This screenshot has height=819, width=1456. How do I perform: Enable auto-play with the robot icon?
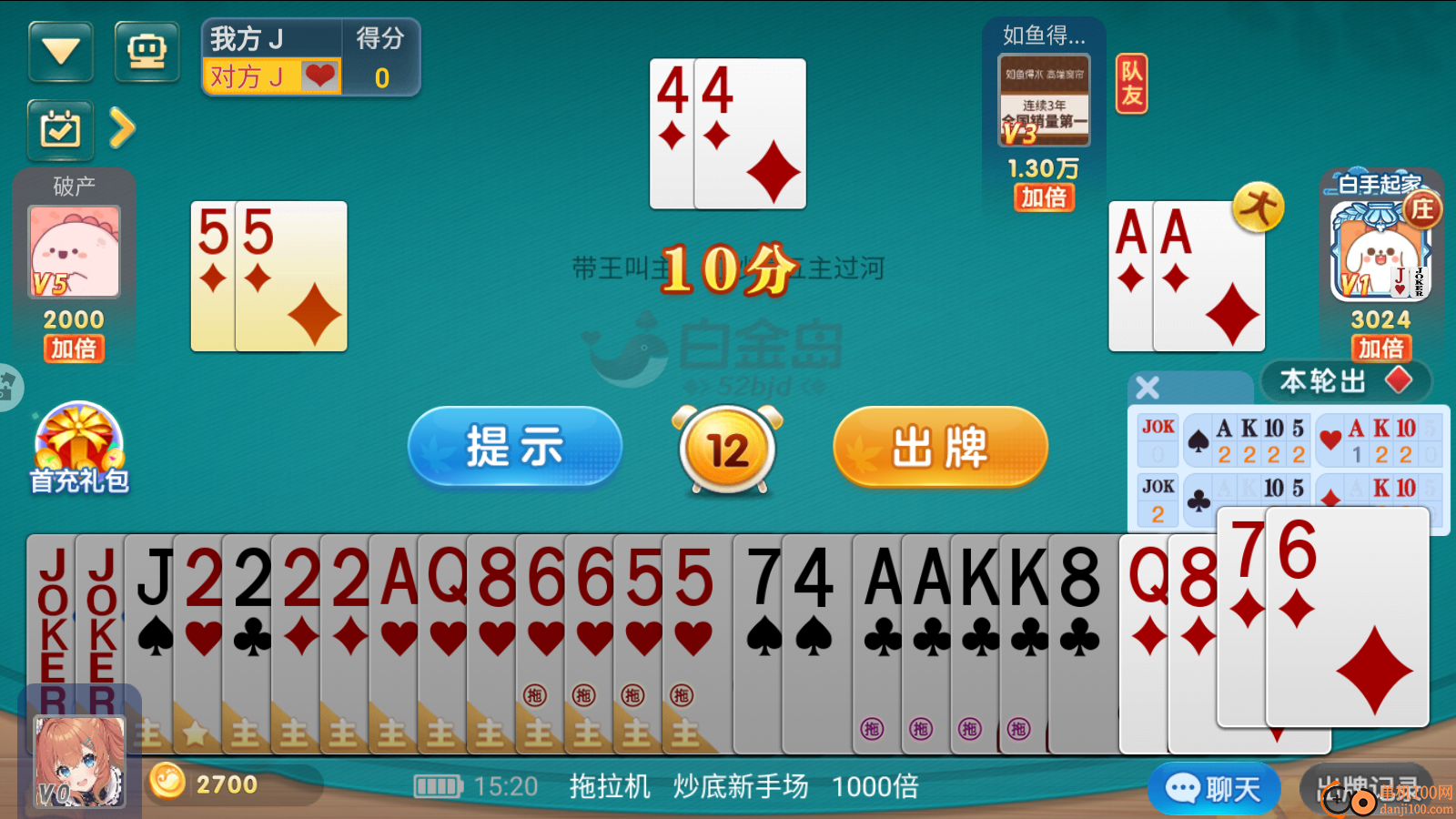[x=147, y=50]
